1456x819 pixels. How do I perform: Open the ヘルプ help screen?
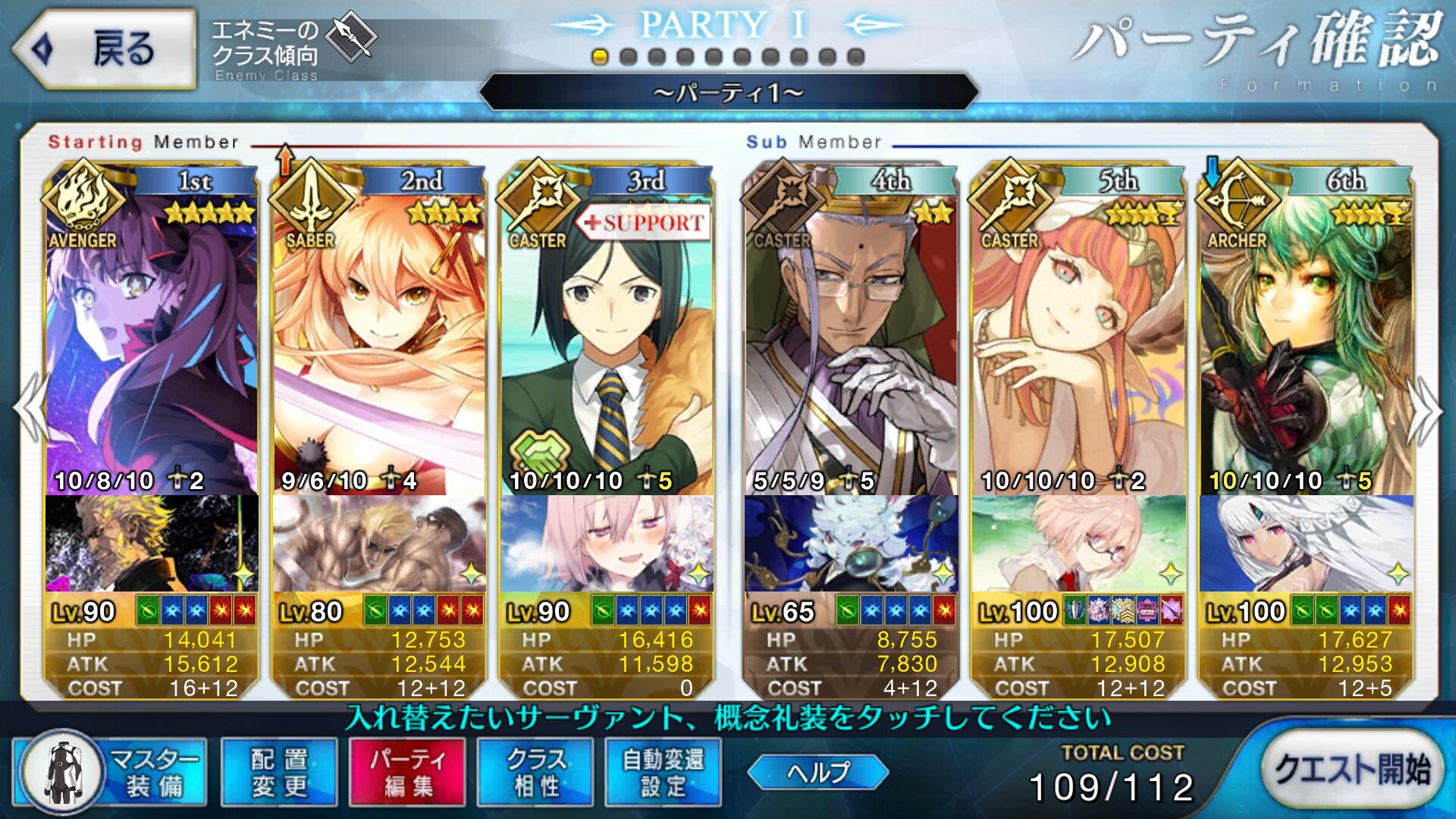[817, 772]
